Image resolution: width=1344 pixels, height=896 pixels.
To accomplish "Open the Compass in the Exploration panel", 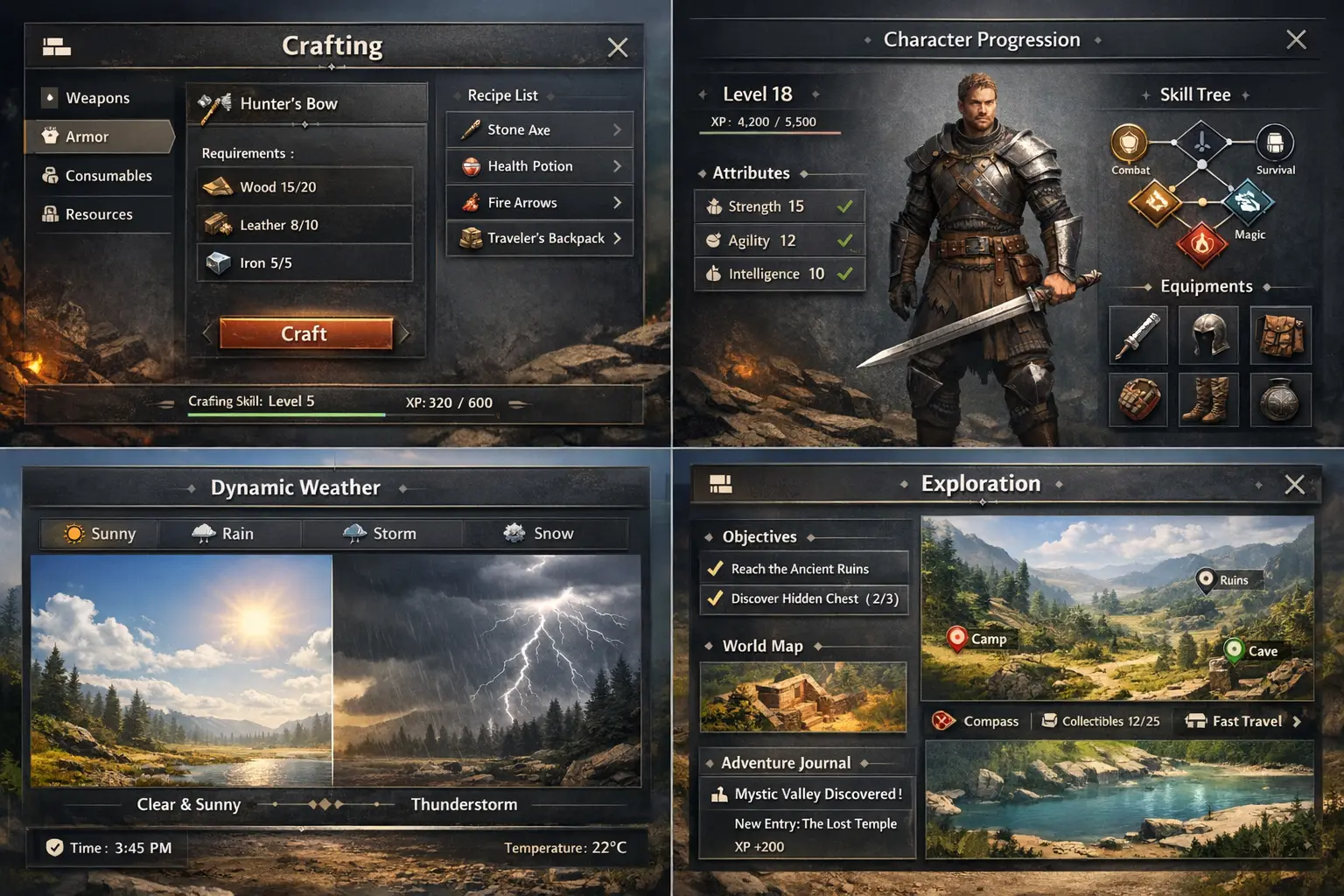I will pyautogui.click(x=977, y=721).
